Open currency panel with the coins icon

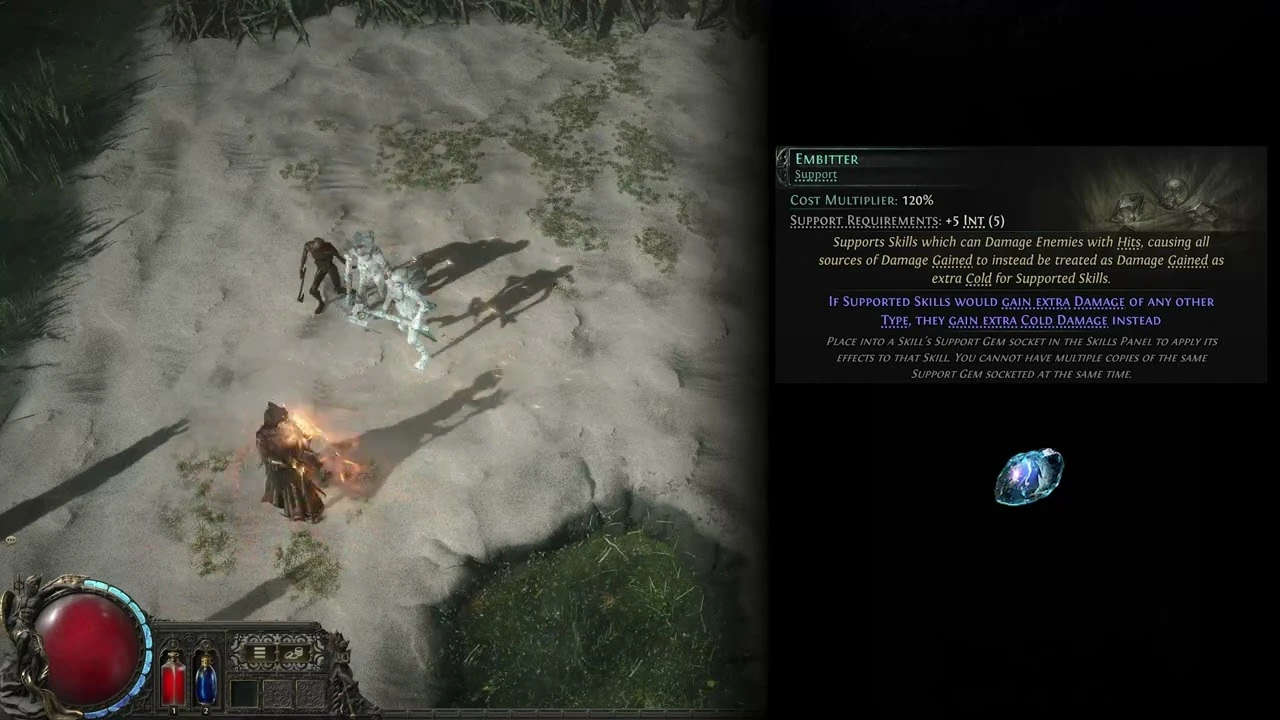click(x=295, y=653)
